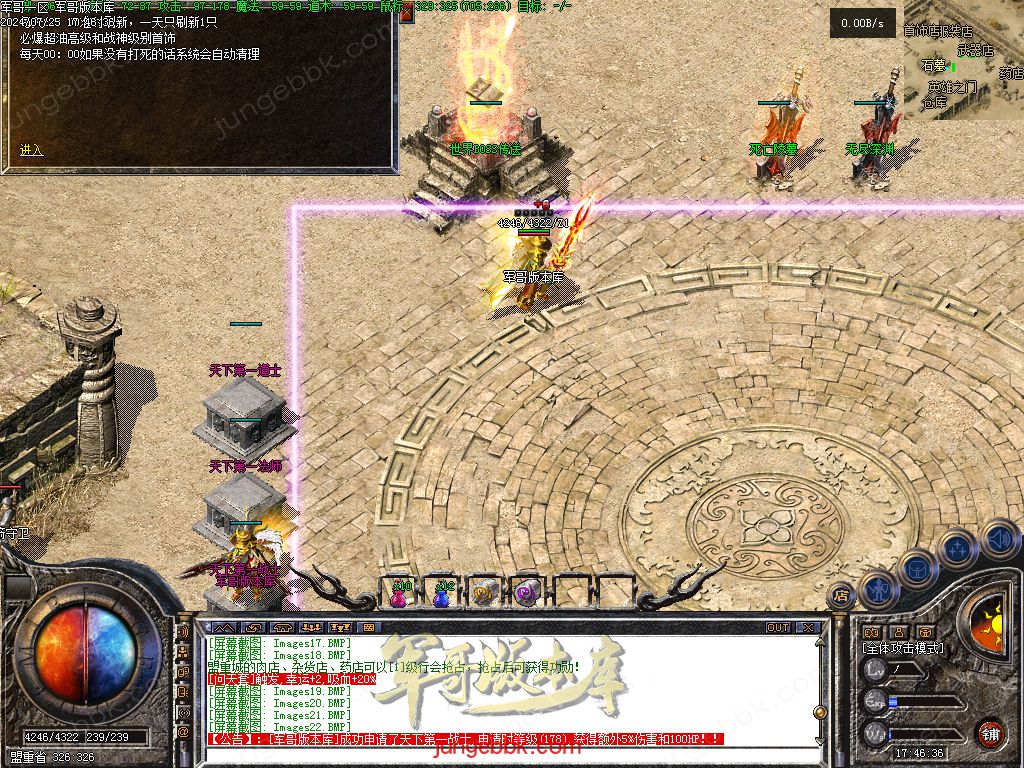The width and height of the screenshot is (1024, 768).
Task: Open the skills panel with the sparkles icon
Action: coord(958,548)
